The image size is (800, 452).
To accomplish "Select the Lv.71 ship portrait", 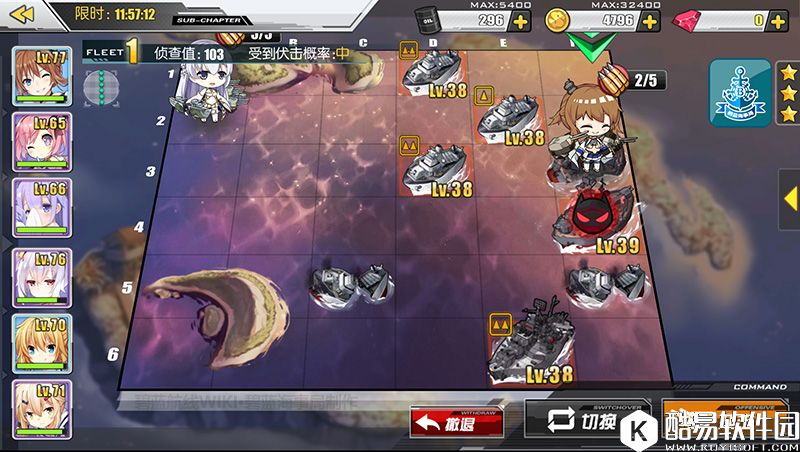I will [x=42, y=408].
